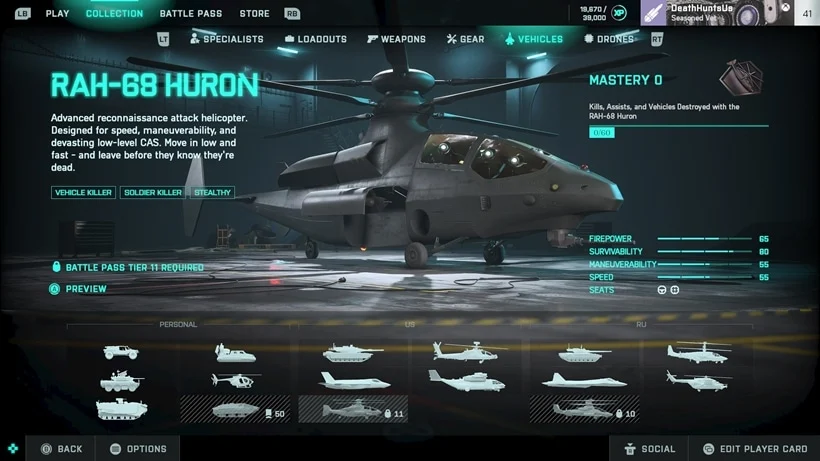
Task: Pick the locked tier 10 RU helicopter
Action: coord(583,410)
